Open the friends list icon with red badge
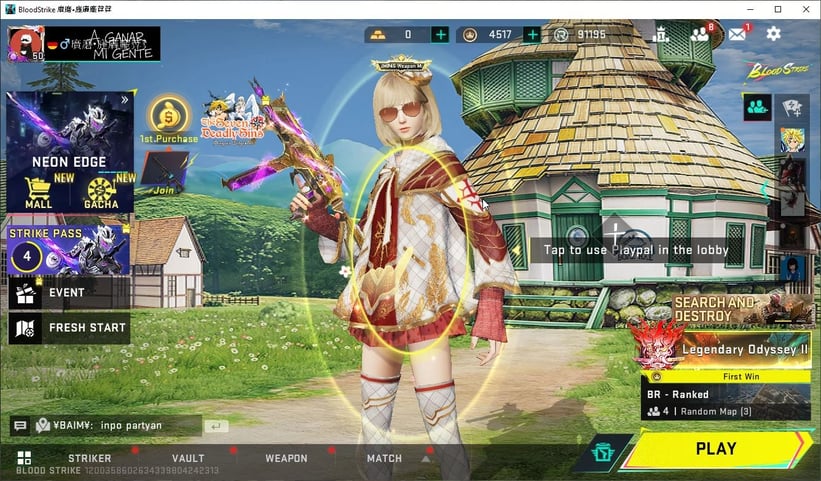Image resolution: width=821 pixels, height=481 pixels. 699,34
